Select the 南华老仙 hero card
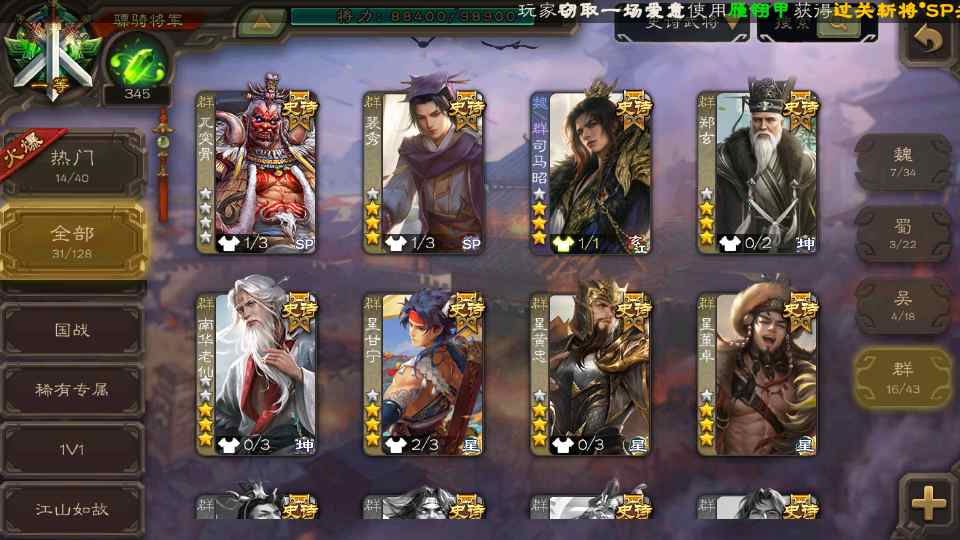This screenshot has height=540, width=960. coord(257,372)
